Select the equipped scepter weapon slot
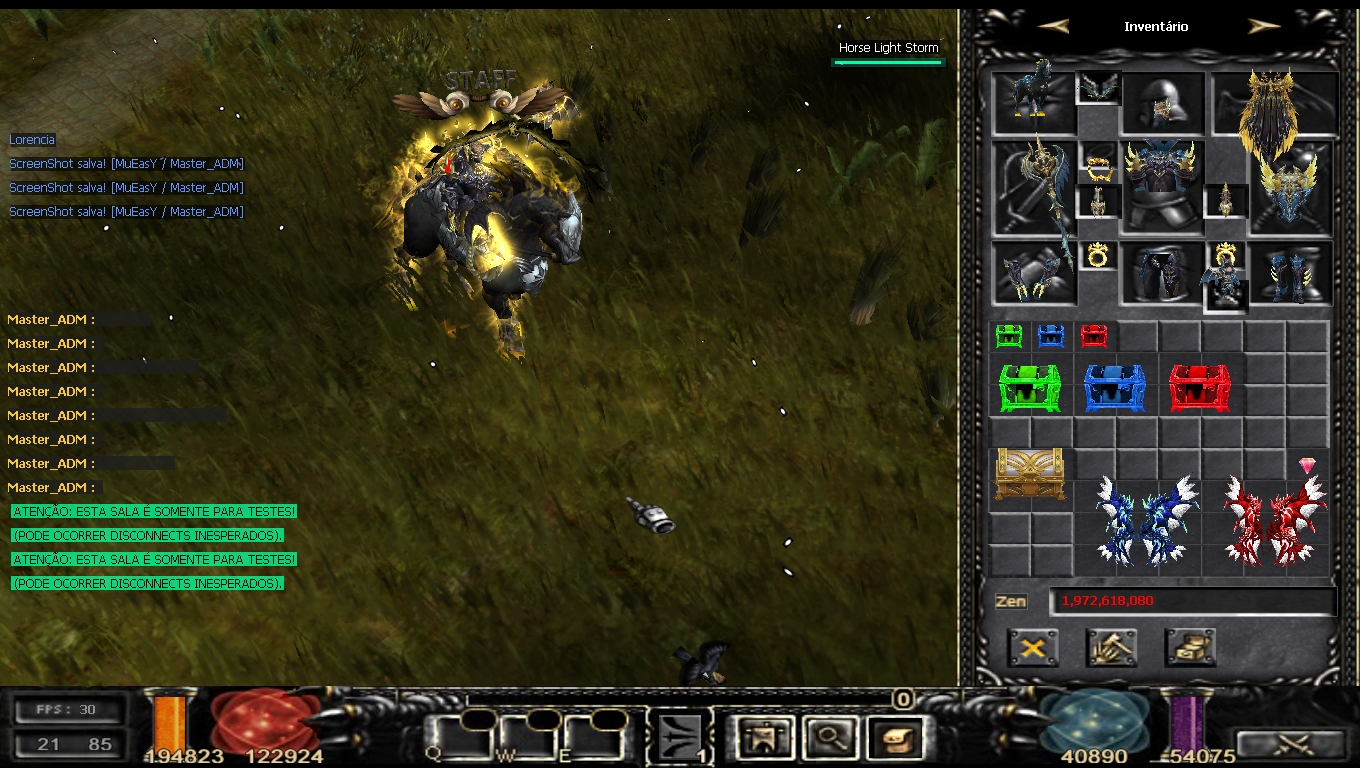The image size is (1360, 768). click(1034, 187)
